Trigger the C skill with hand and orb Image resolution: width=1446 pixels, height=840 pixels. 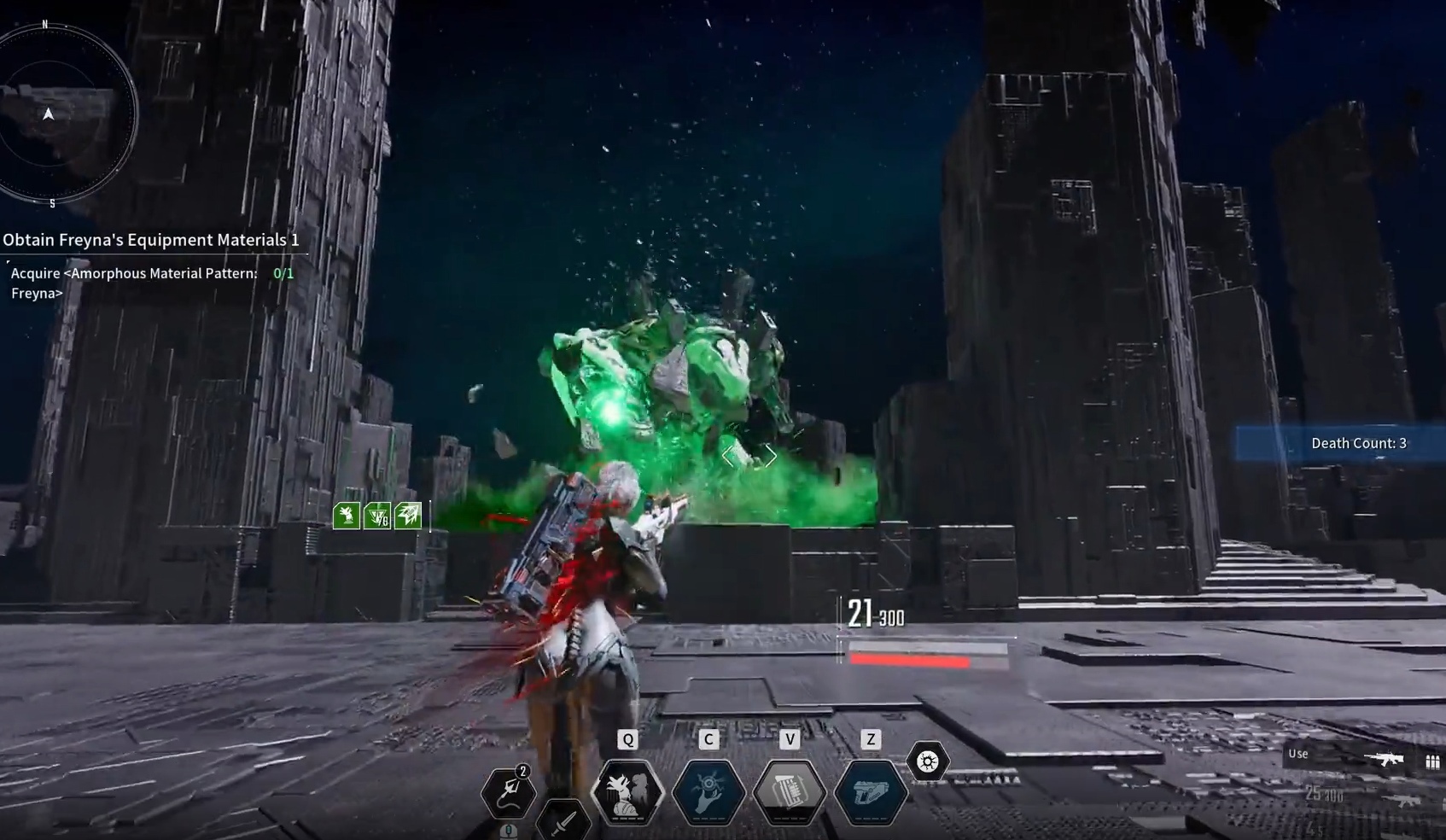pos(708,792)
